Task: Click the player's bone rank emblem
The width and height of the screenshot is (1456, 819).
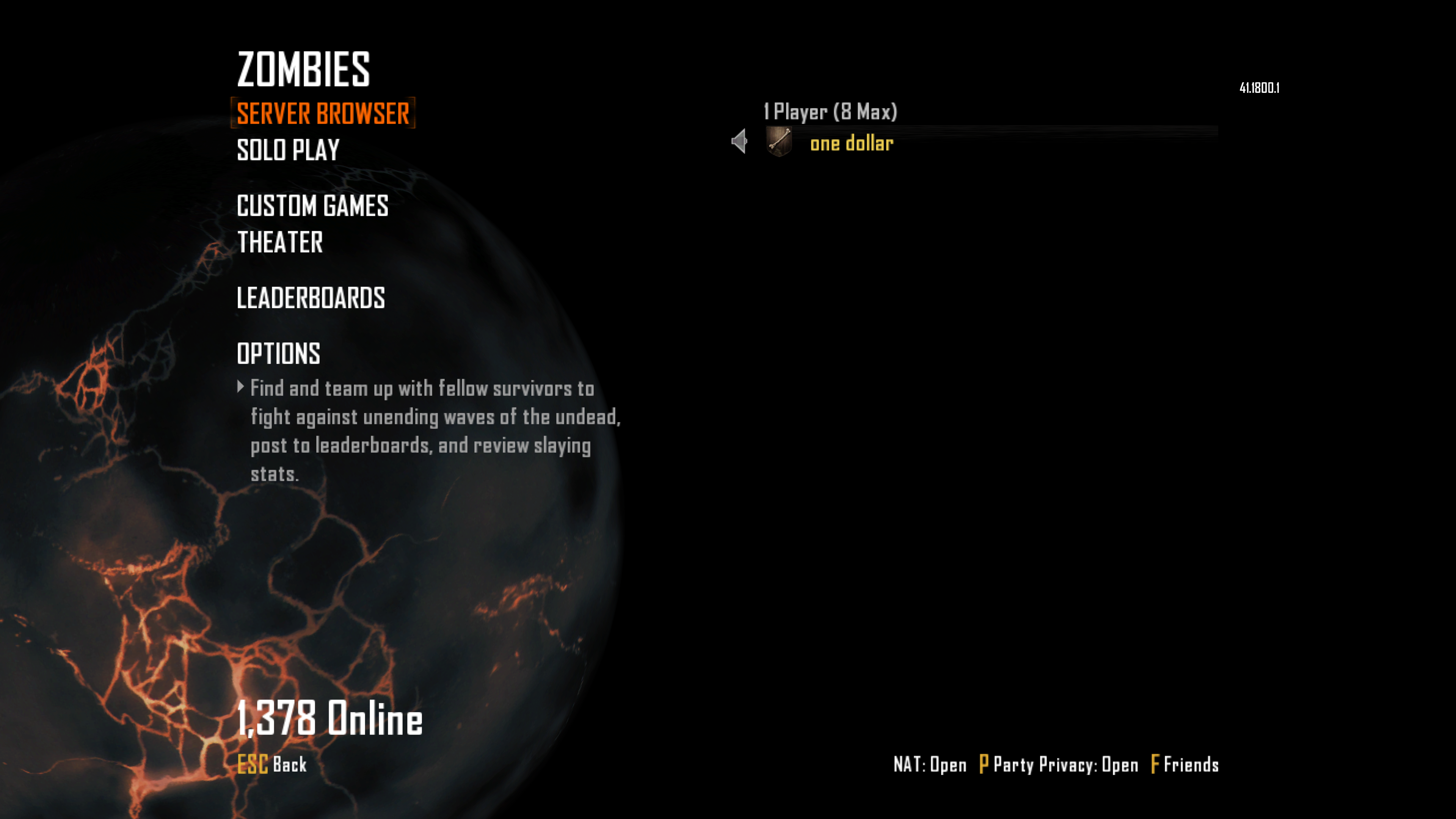Action: point(779,141)
